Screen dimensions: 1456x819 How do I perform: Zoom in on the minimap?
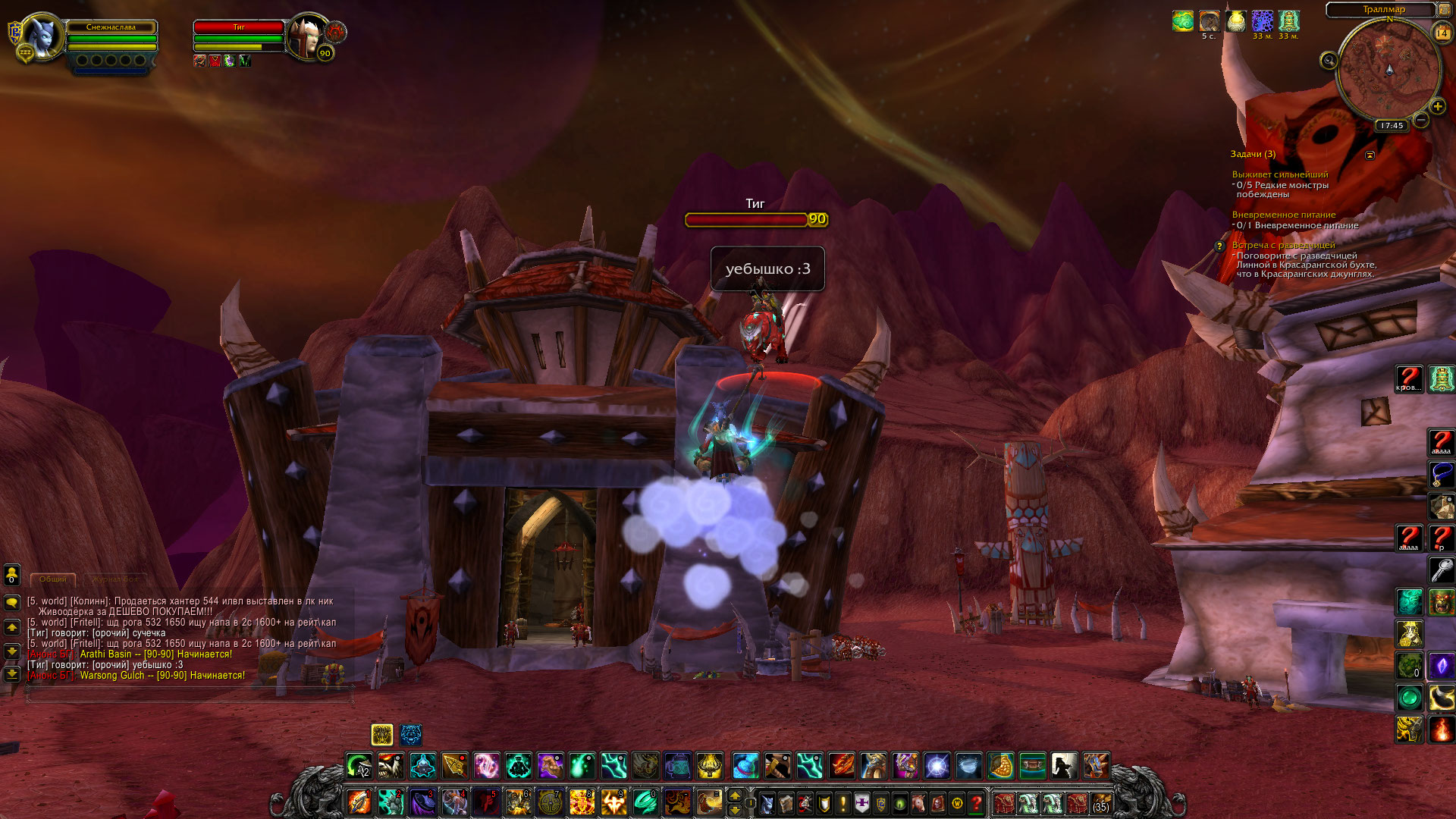pyautogui.click(x=1437, y=107)
